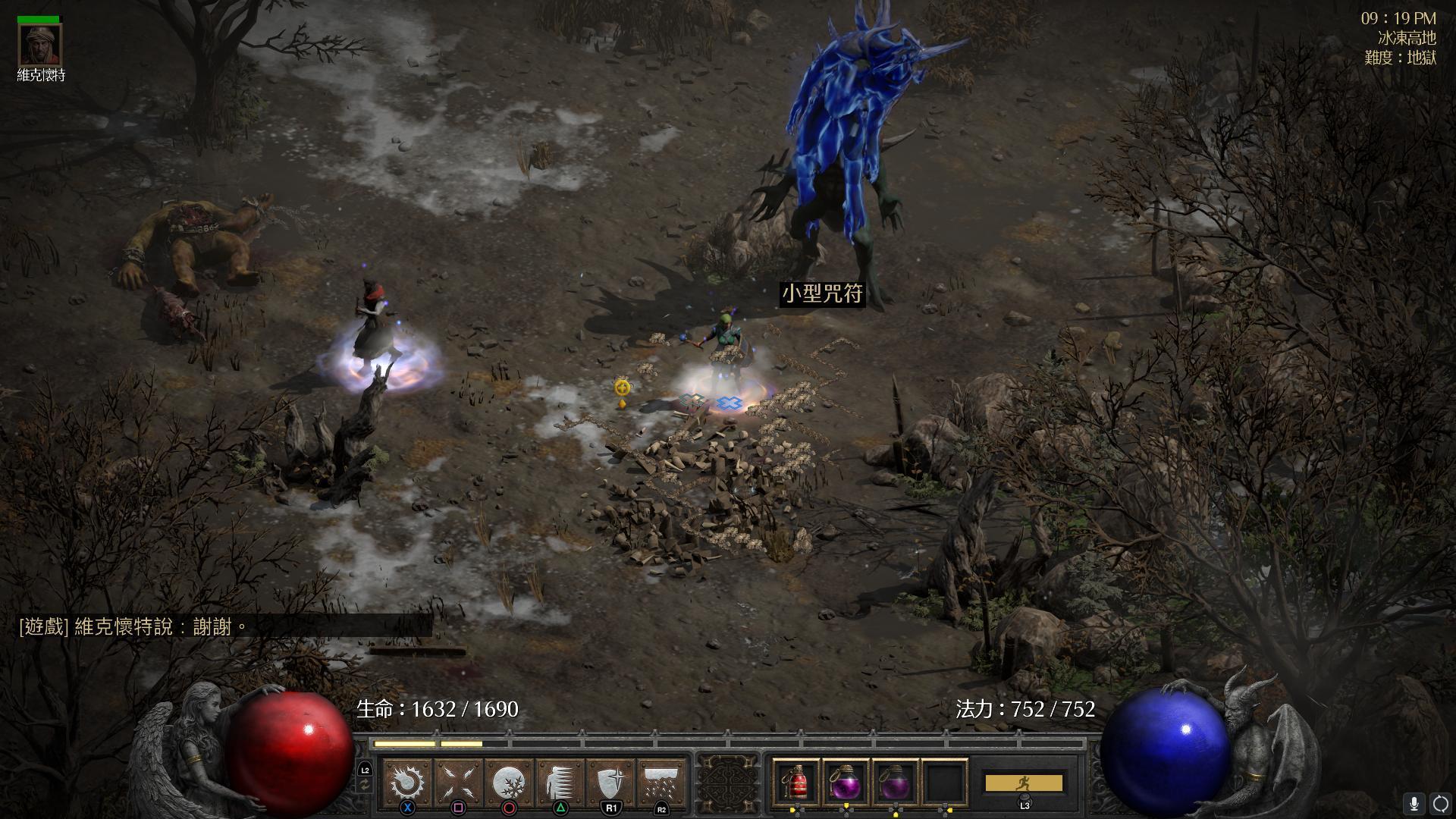Select the 維克懷特 party portrait
Screen dimensions: 1456x819
pos(41,45)
